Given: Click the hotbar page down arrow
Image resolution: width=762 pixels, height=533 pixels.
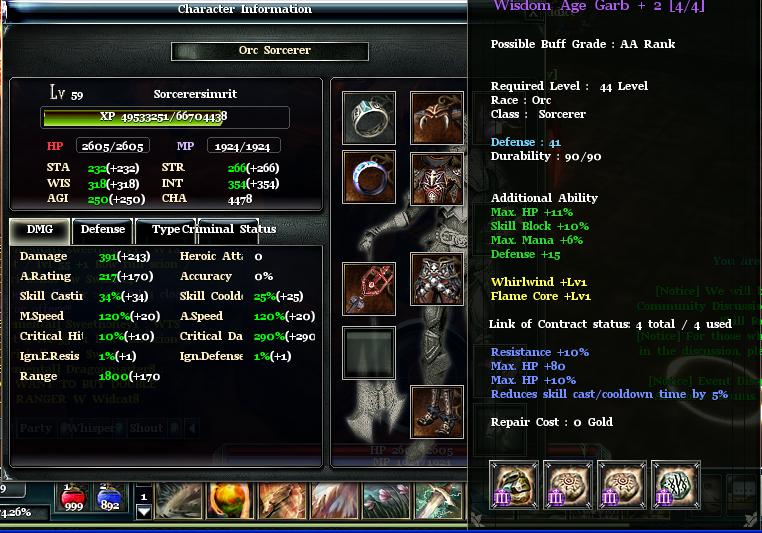Looking at the screenshot, I should (144, 512).
